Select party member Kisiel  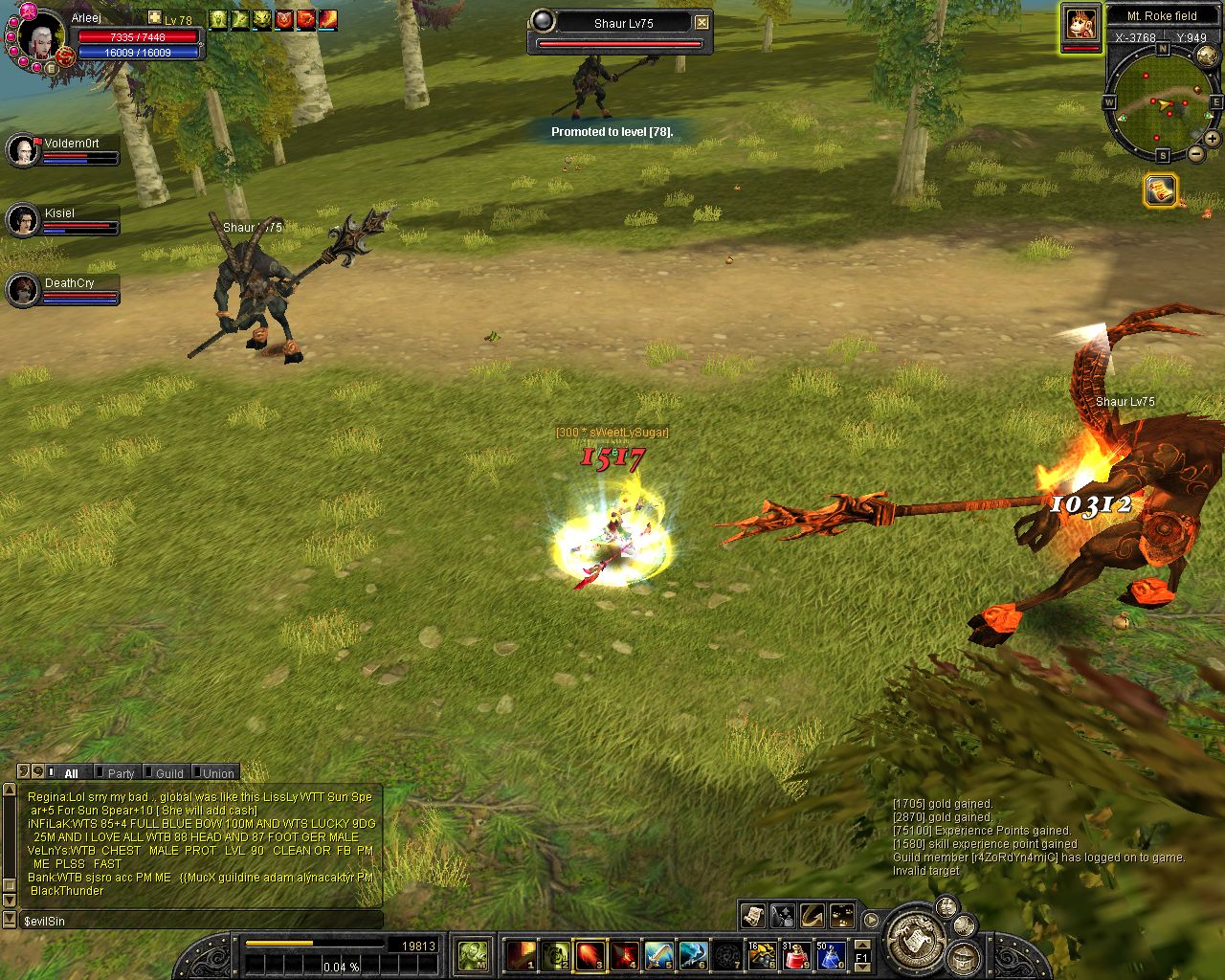23,220
